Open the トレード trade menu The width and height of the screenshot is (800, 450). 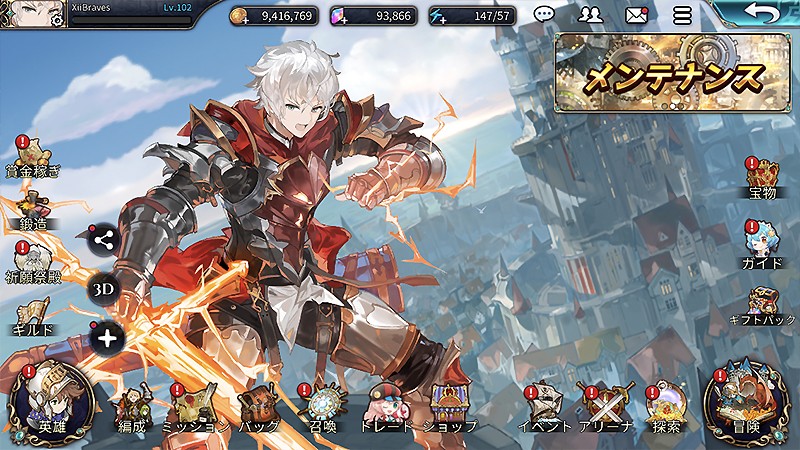coord(386,408)
